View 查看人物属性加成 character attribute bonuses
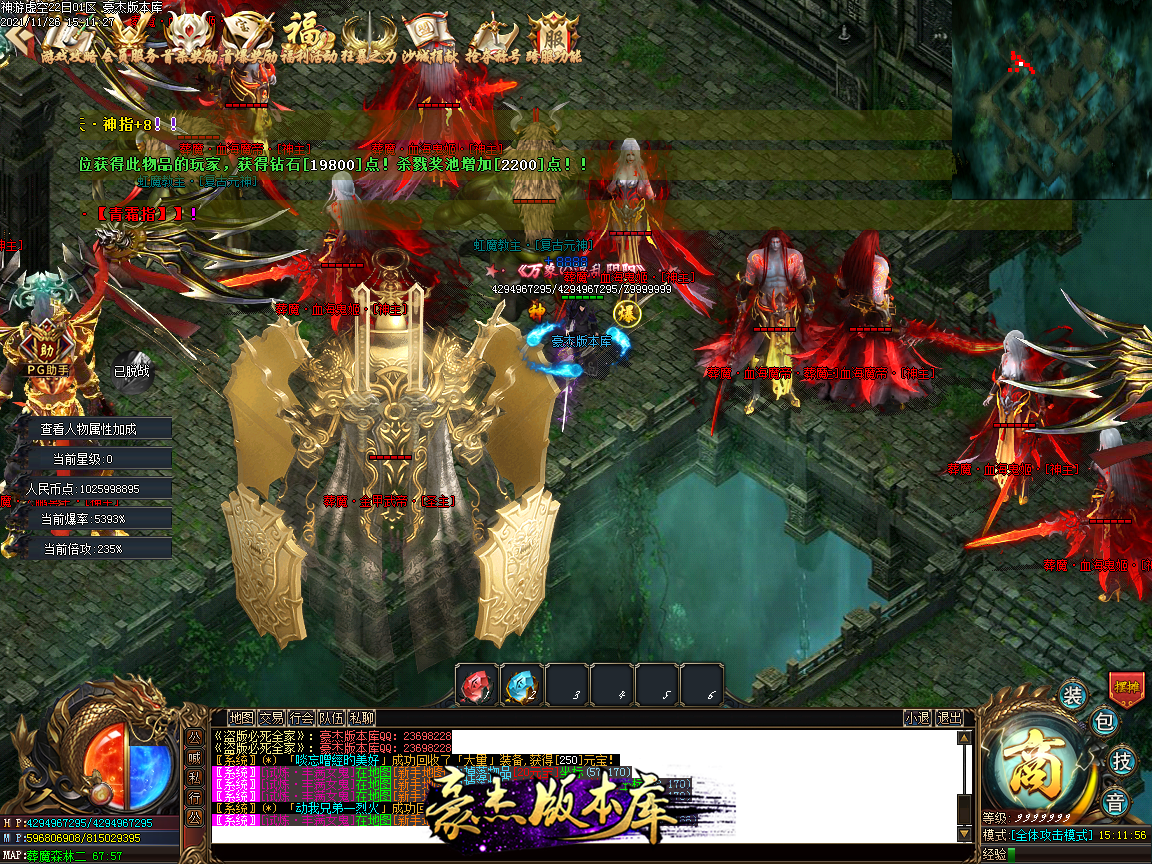Viewport: 1152px width, 864px height. click(89, 429)
